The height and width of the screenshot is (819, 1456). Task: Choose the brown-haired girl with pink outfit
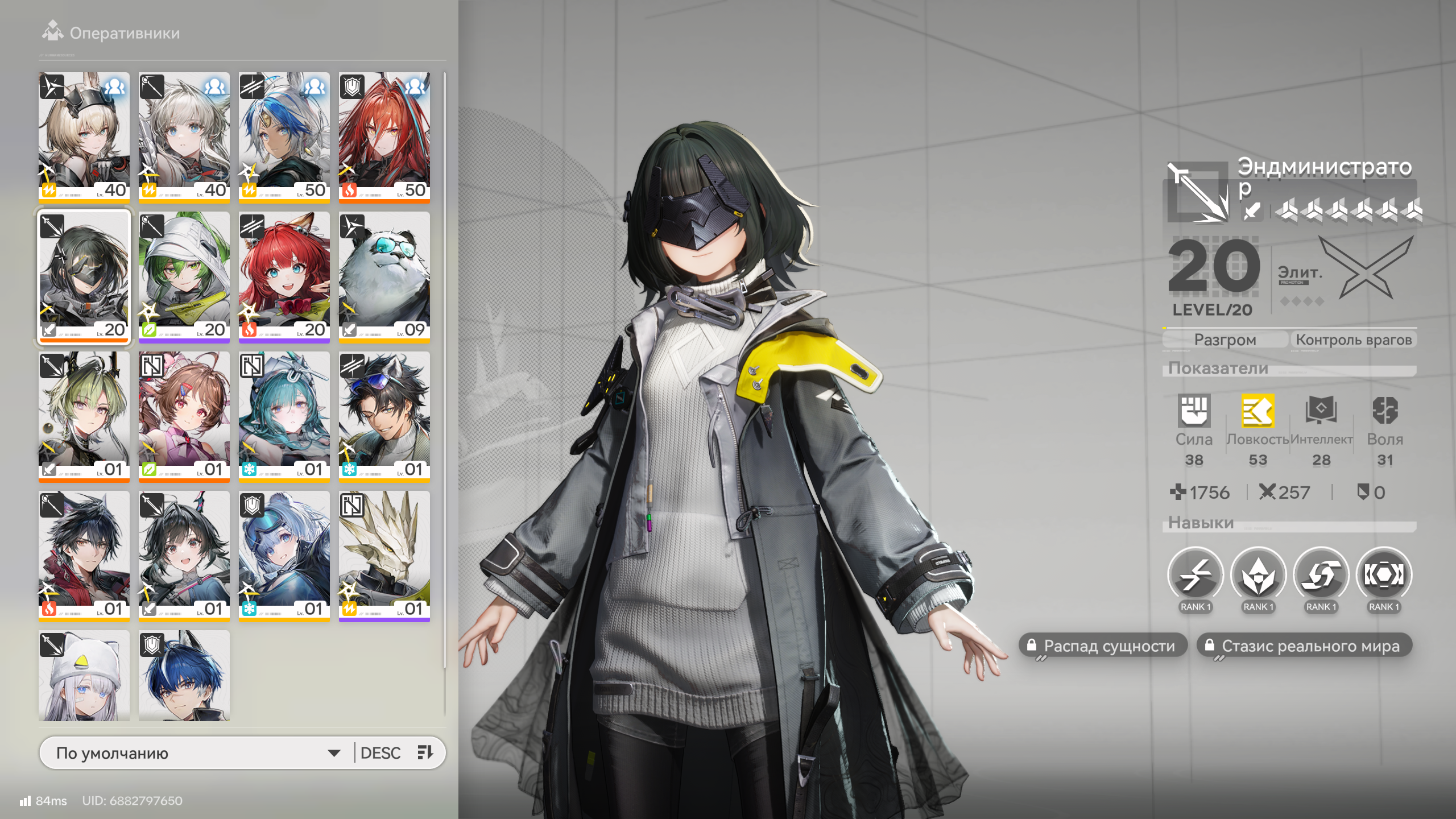click(184, 416)
